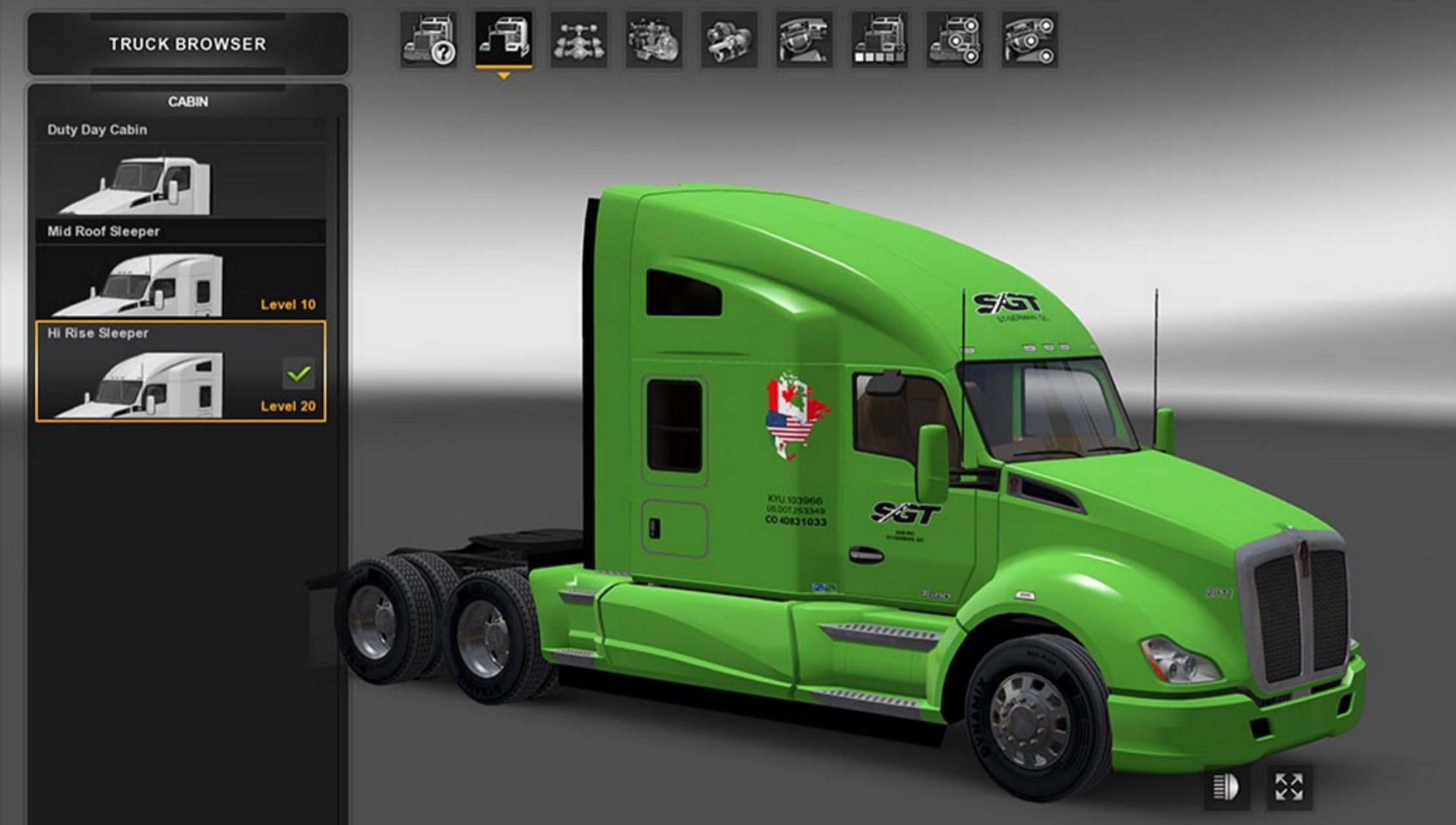Show the engine category tab
The width and height of the screenshot is (1456, 825).
[654, 40]
